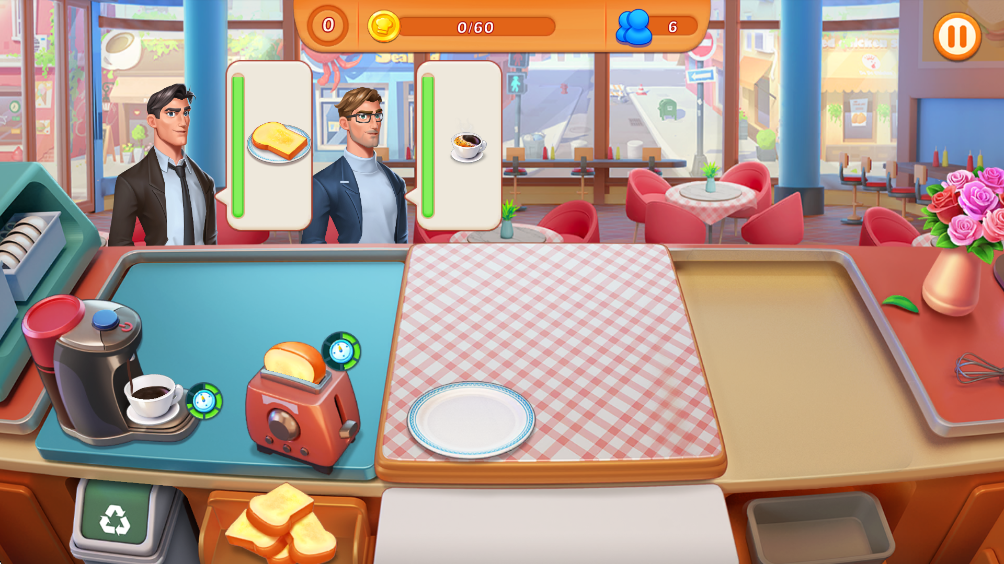
Task: Grab a slice from the bread tray
Action: pos(282,523)
